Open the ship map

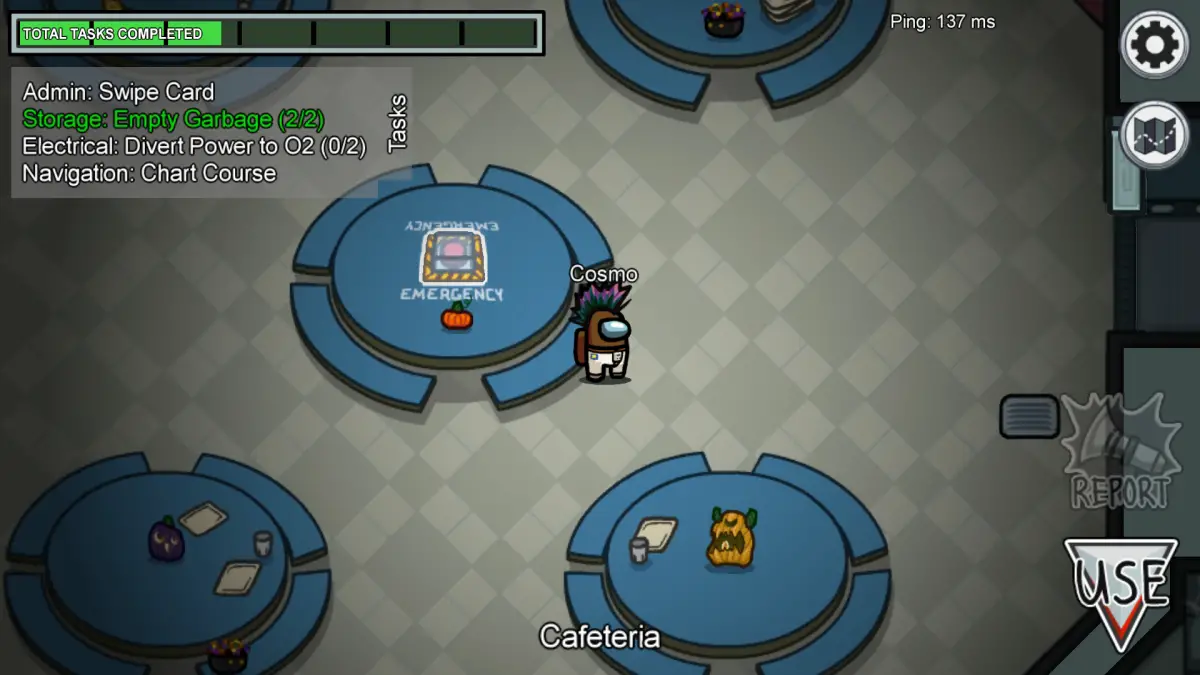pos(1154,135)
